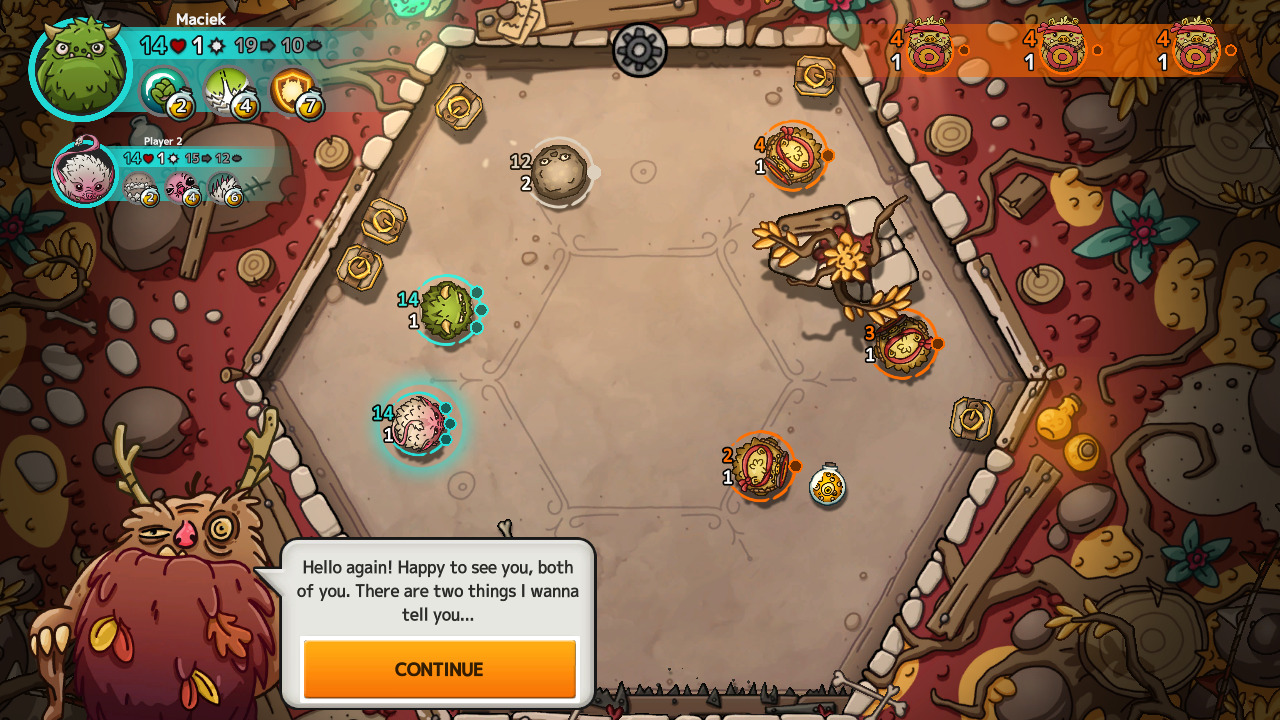Open the settings gear at top center
This screenshot has width=1280, height=720.
[639, 51]
